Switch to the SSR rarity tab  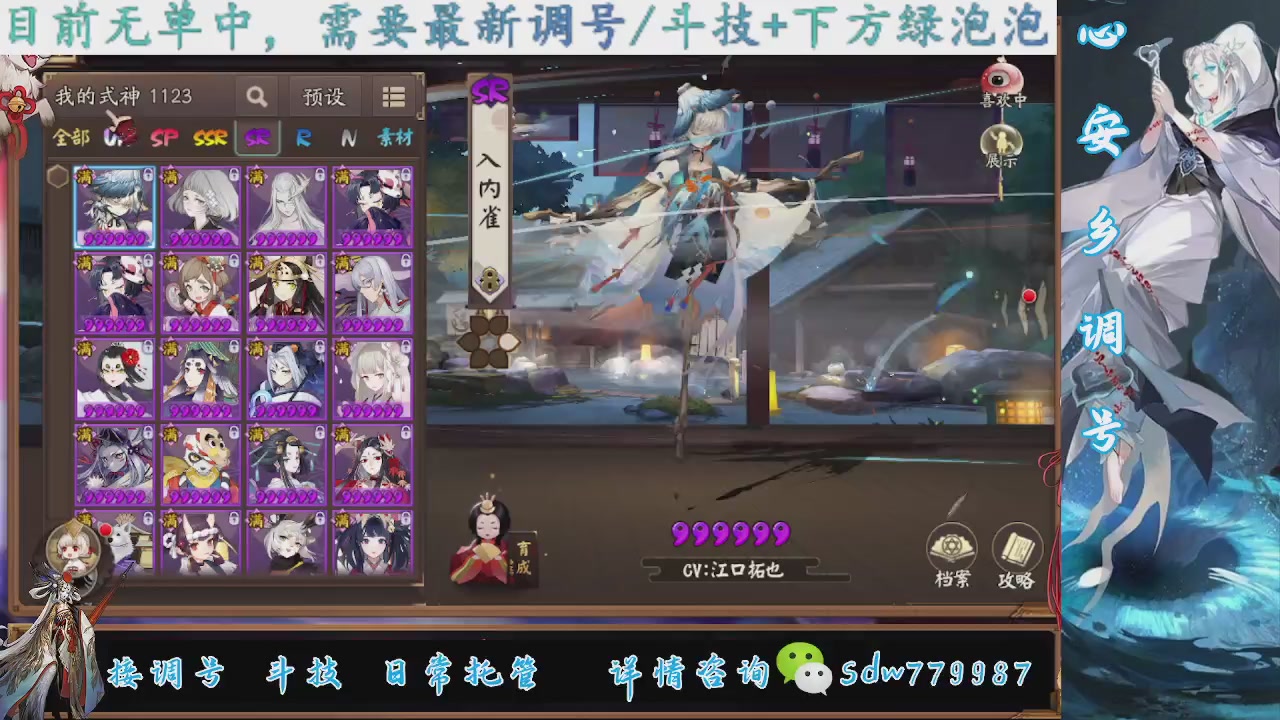[x=209, y=138]
